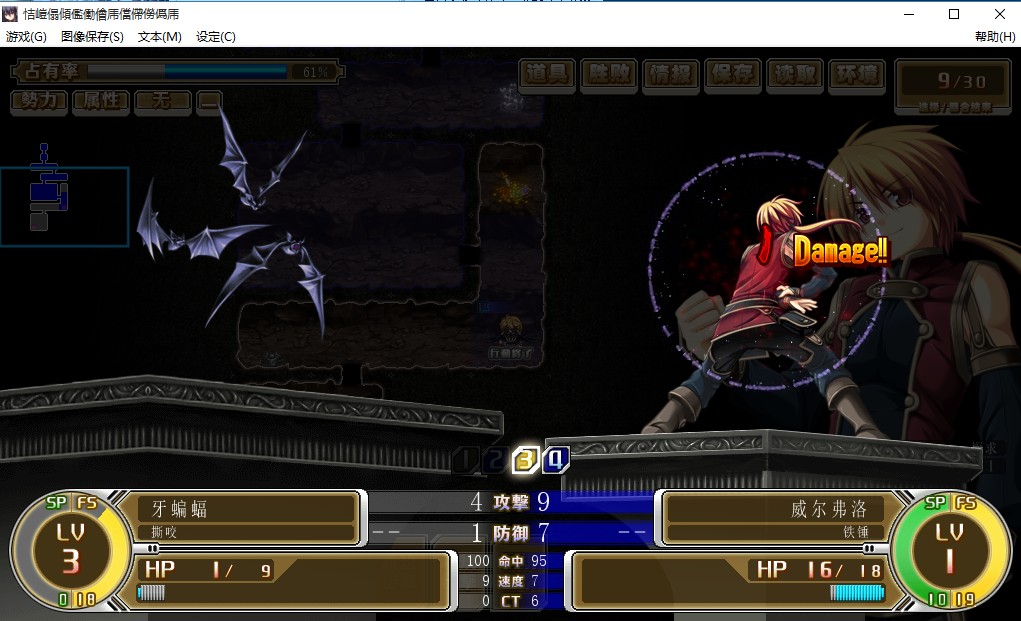
Task: Select the 勢力 faction button
Action: pyautogui.click(x=39, y=101)
